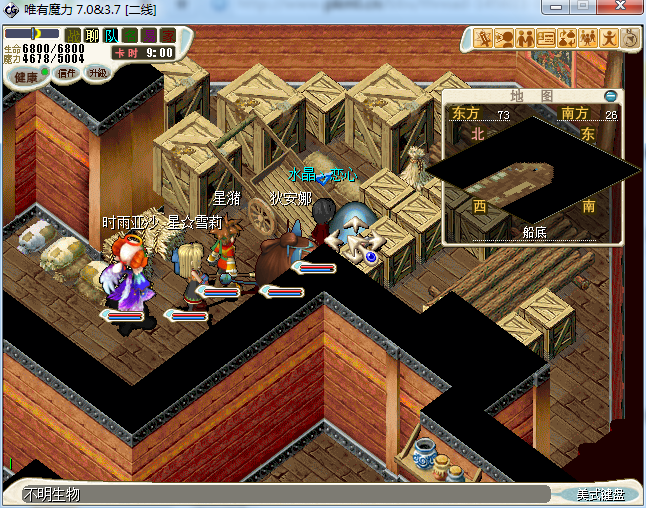The width and height of the screenshot is (646, 508).
Task: Open the 健康 health status panel
Action: pyautogui.click(x=26, y=77)
